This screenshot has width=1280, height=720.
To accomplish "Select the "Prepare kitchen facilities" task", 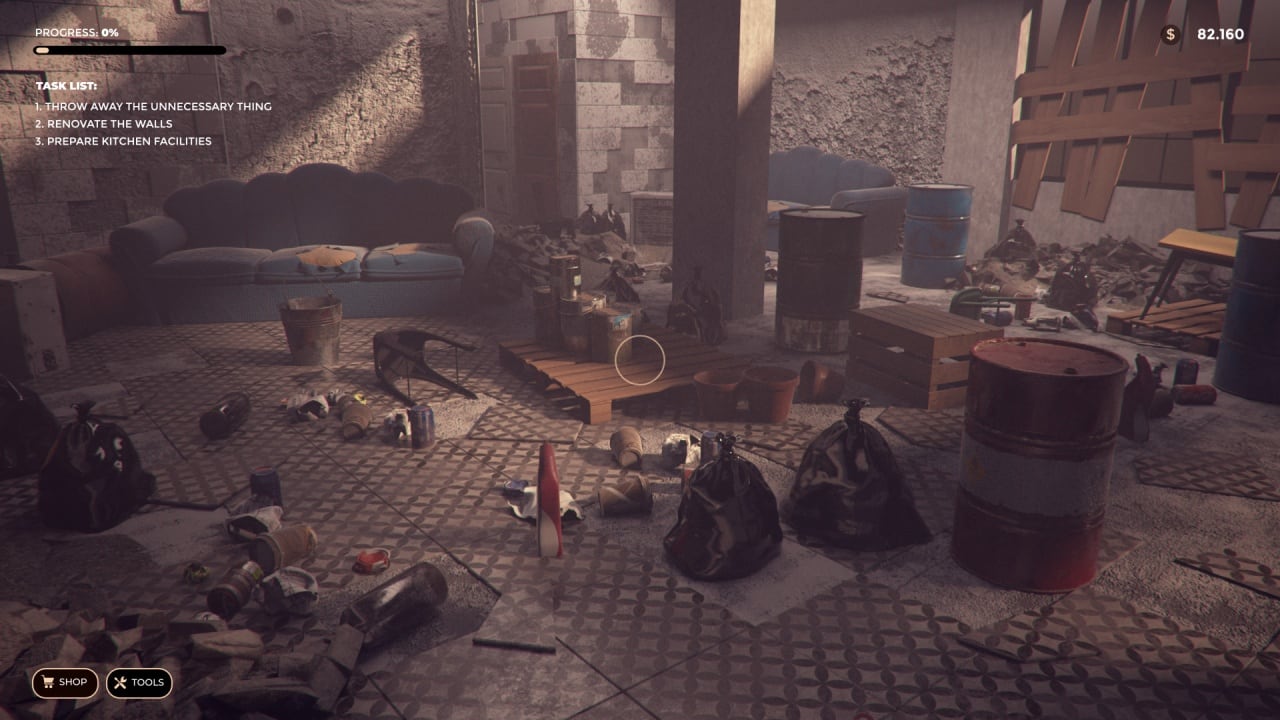I will point(123,141).
